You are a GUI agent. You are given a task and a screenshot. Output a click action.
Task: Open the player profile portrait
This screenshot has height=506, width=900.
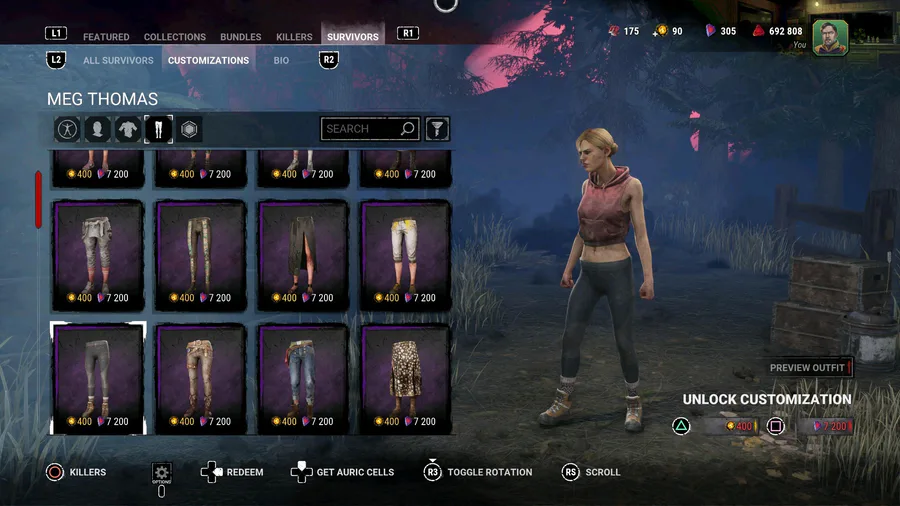[x=830, y=37]
